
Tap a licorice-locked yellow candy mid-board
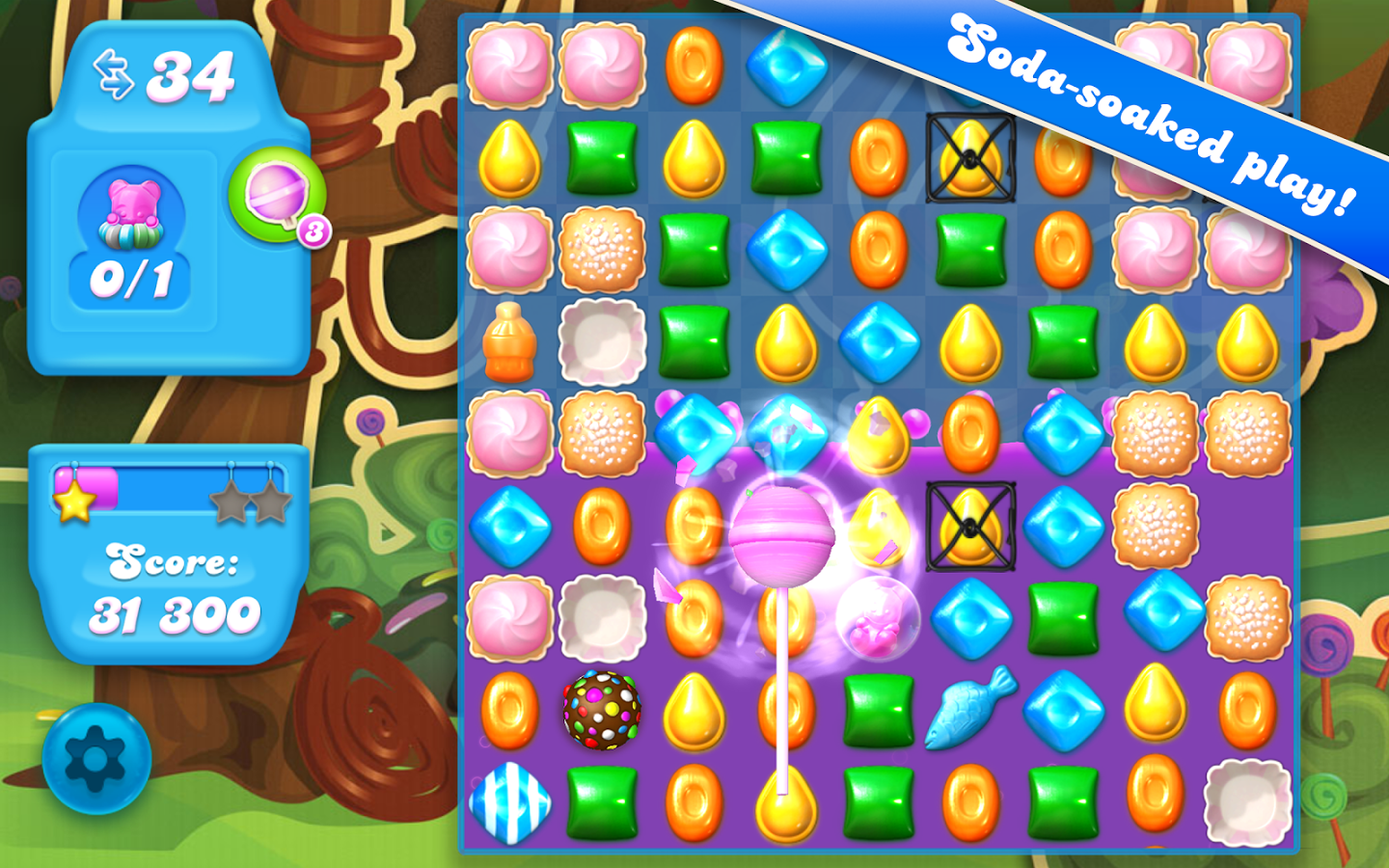[971, 526]
